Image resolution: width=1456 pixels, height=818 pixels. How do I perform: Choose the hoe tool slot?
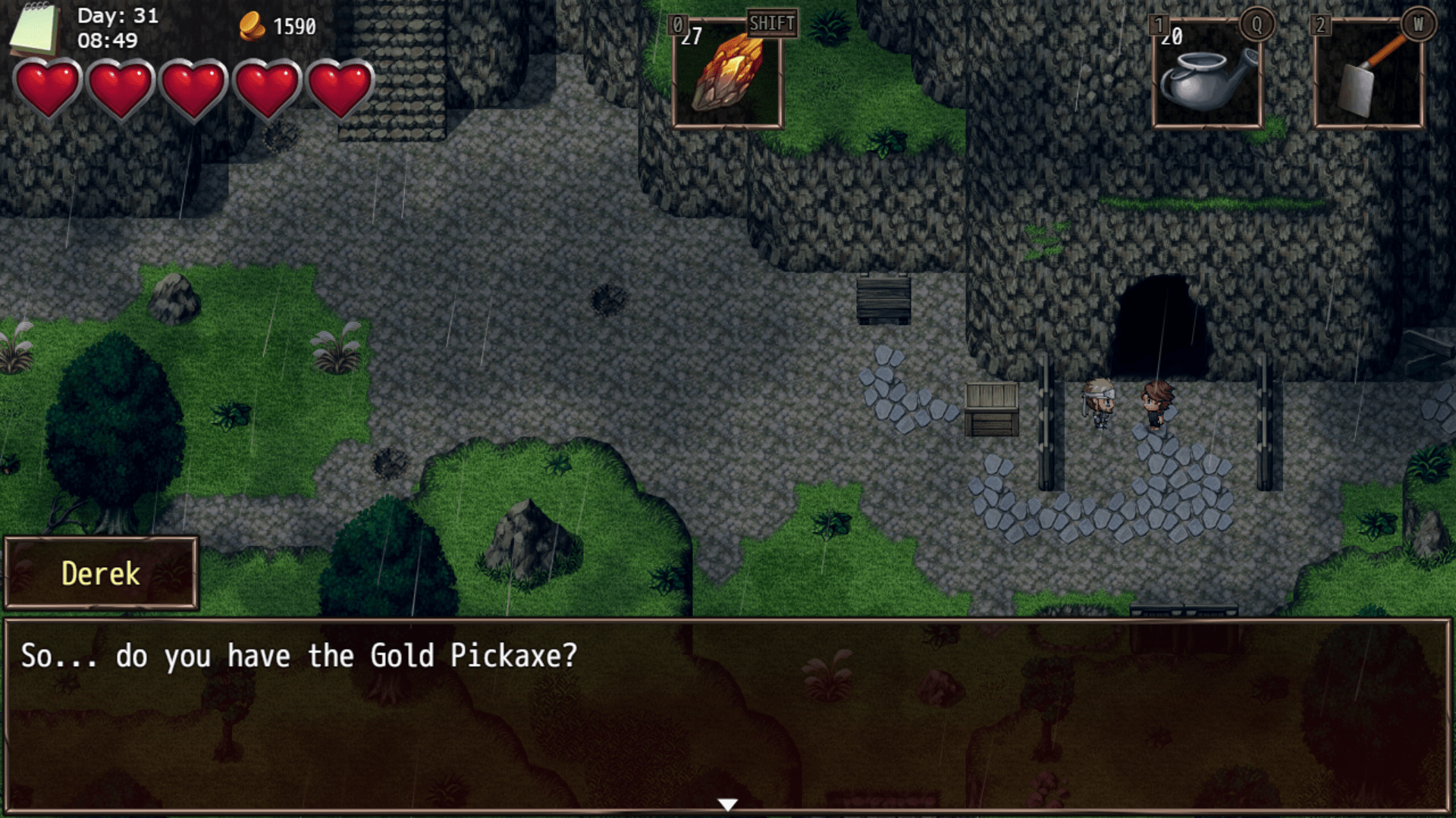point(1369,74)
